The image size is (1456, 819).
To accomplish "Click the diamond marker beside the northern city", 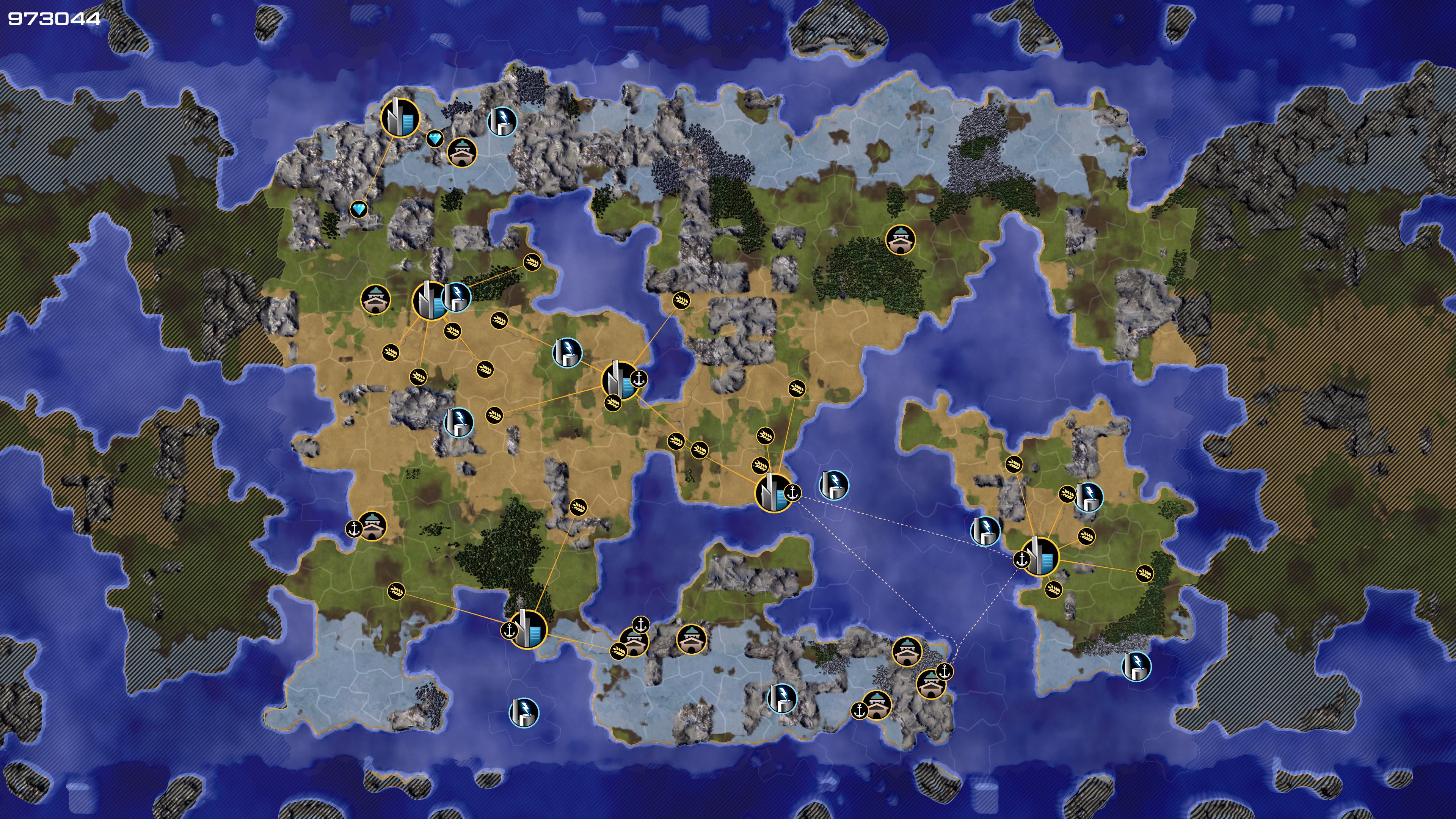I will [x=435, y=138].
